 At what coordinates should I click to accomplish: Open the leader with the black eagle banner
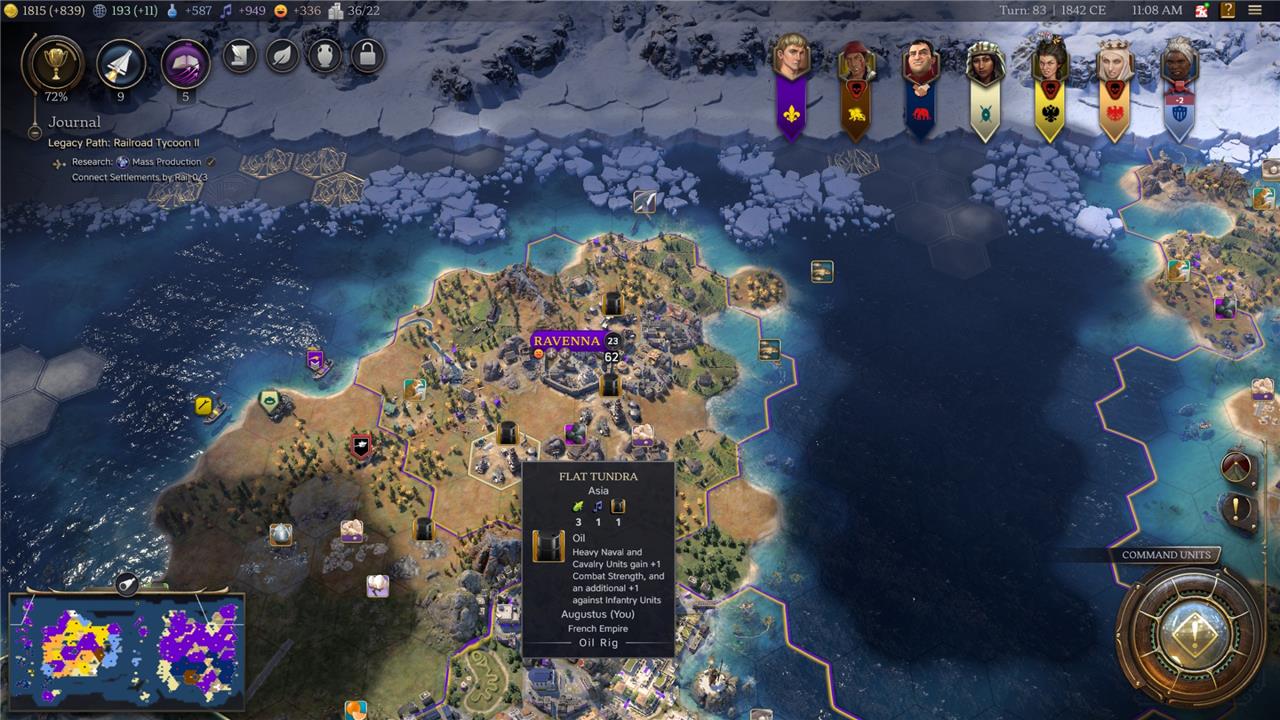click(x=1049, y=90)
